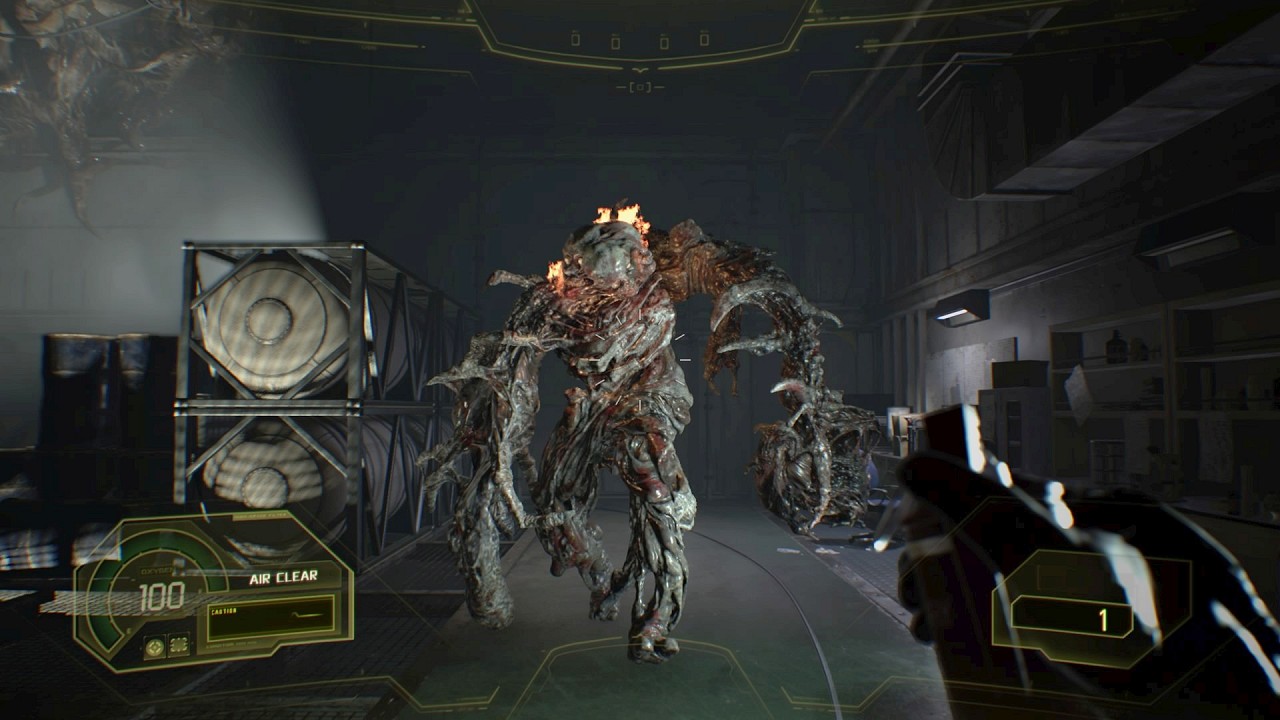Select the square bracket icon beside the filter icon
1280x720 pixels.
(179, 645)
